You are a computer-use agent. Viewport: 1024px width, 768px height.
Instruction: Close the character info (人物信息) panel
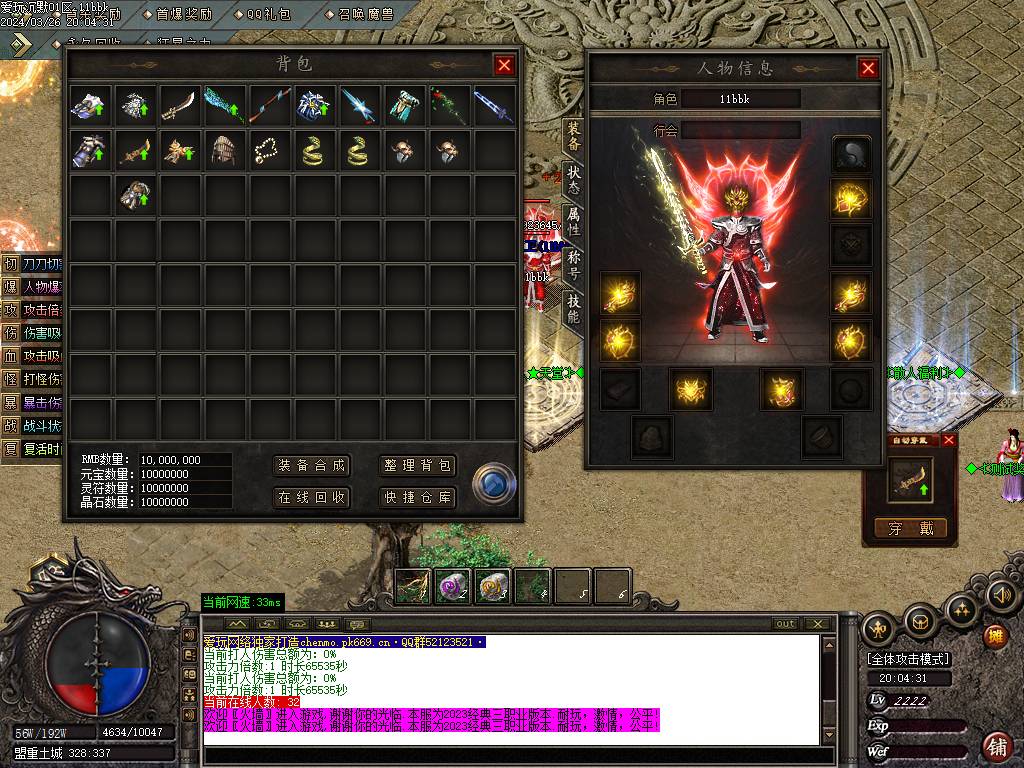868,68
